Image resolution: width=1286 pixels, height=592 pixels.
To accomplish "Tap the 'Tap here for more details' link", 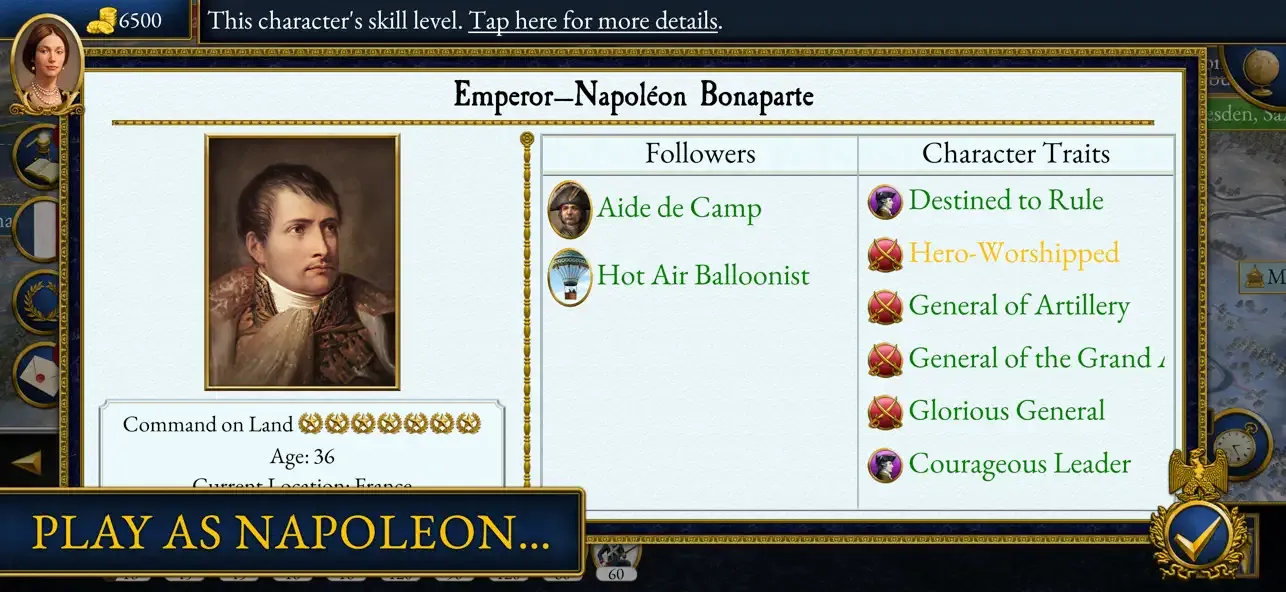I will [593, 21].
